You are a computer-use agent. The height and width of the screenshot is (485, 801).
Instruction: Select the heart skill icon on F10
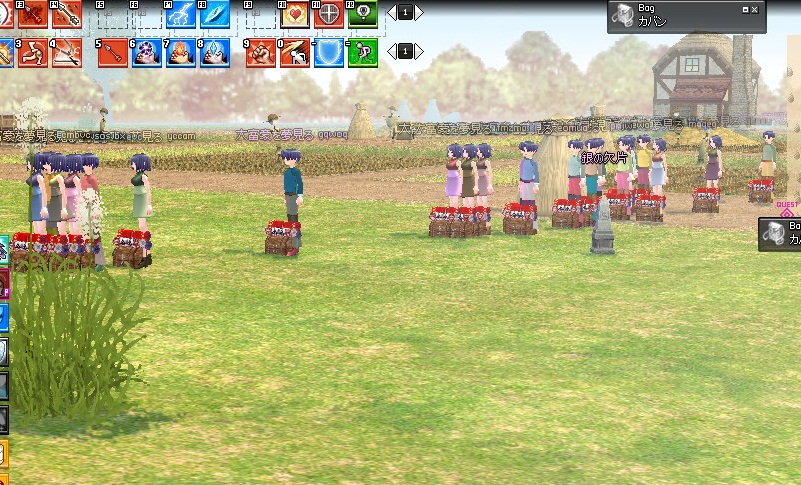[295, 14]
